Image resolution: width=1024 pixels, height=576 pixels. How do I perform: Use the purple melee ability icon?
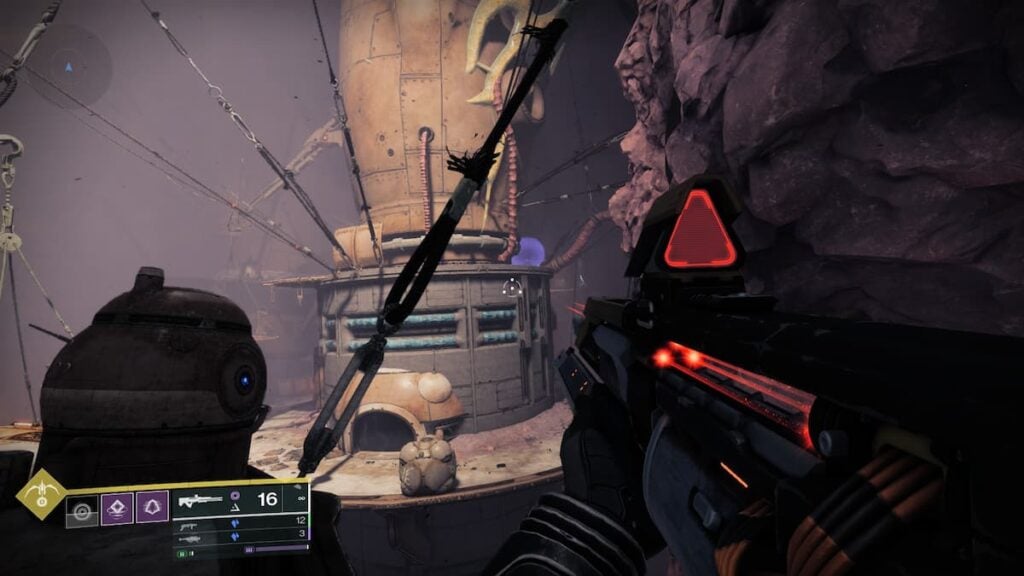pos(117,508)
